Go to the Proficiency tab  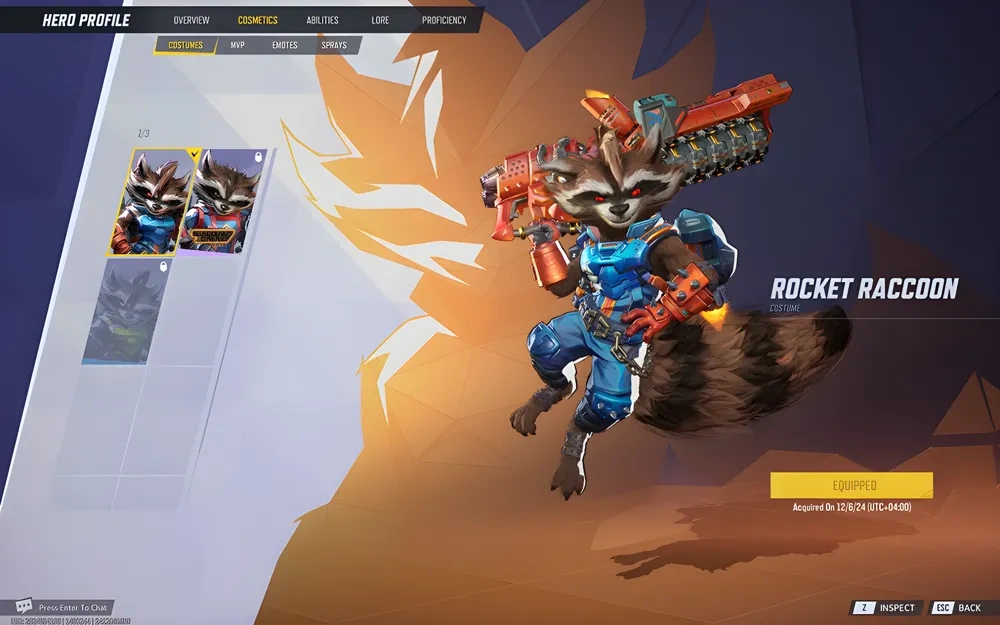444,20
